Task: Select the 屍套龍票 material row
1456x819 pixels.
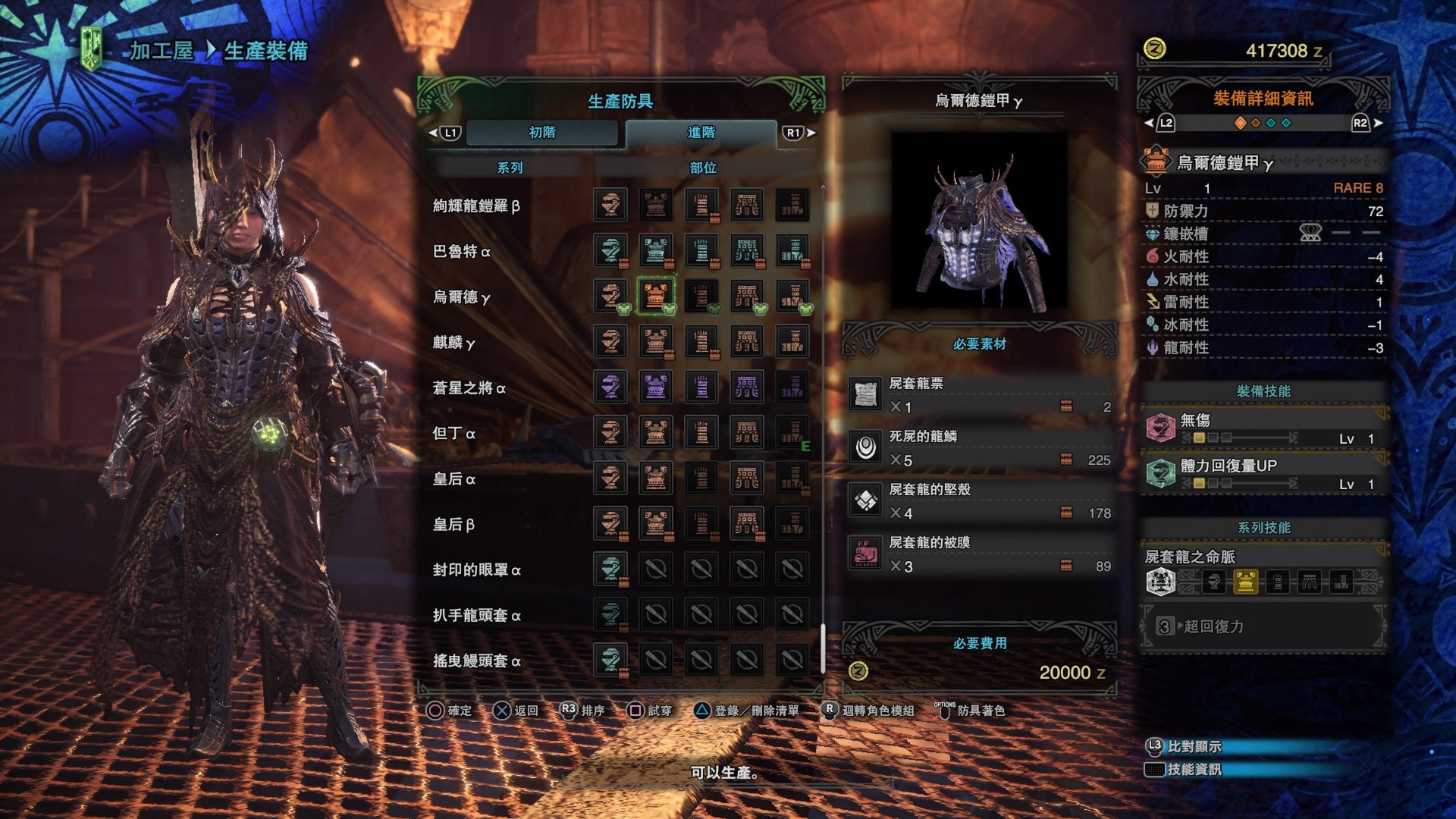Action: click(x=980, y=395)
